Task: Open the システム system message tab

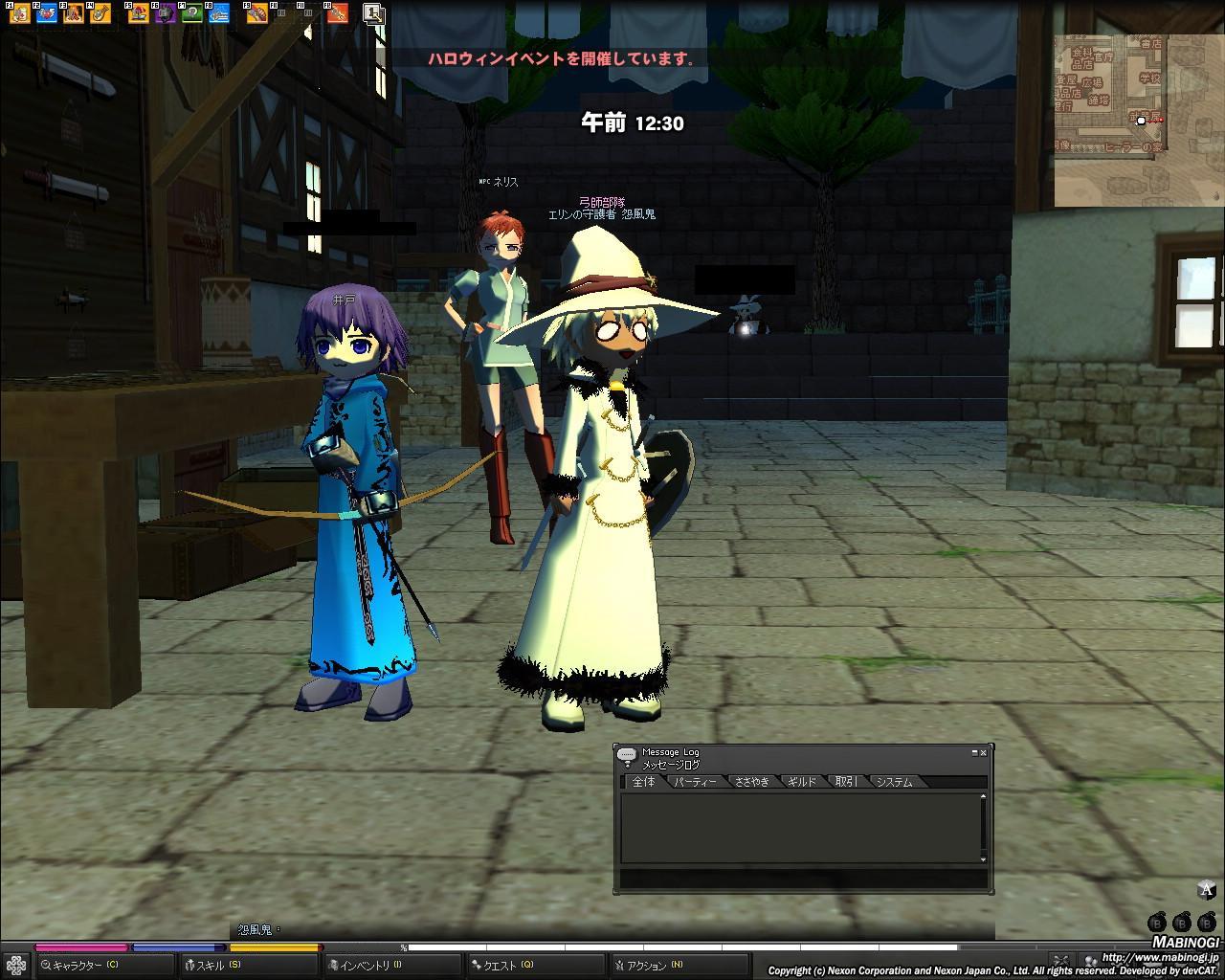Action: 895,782
